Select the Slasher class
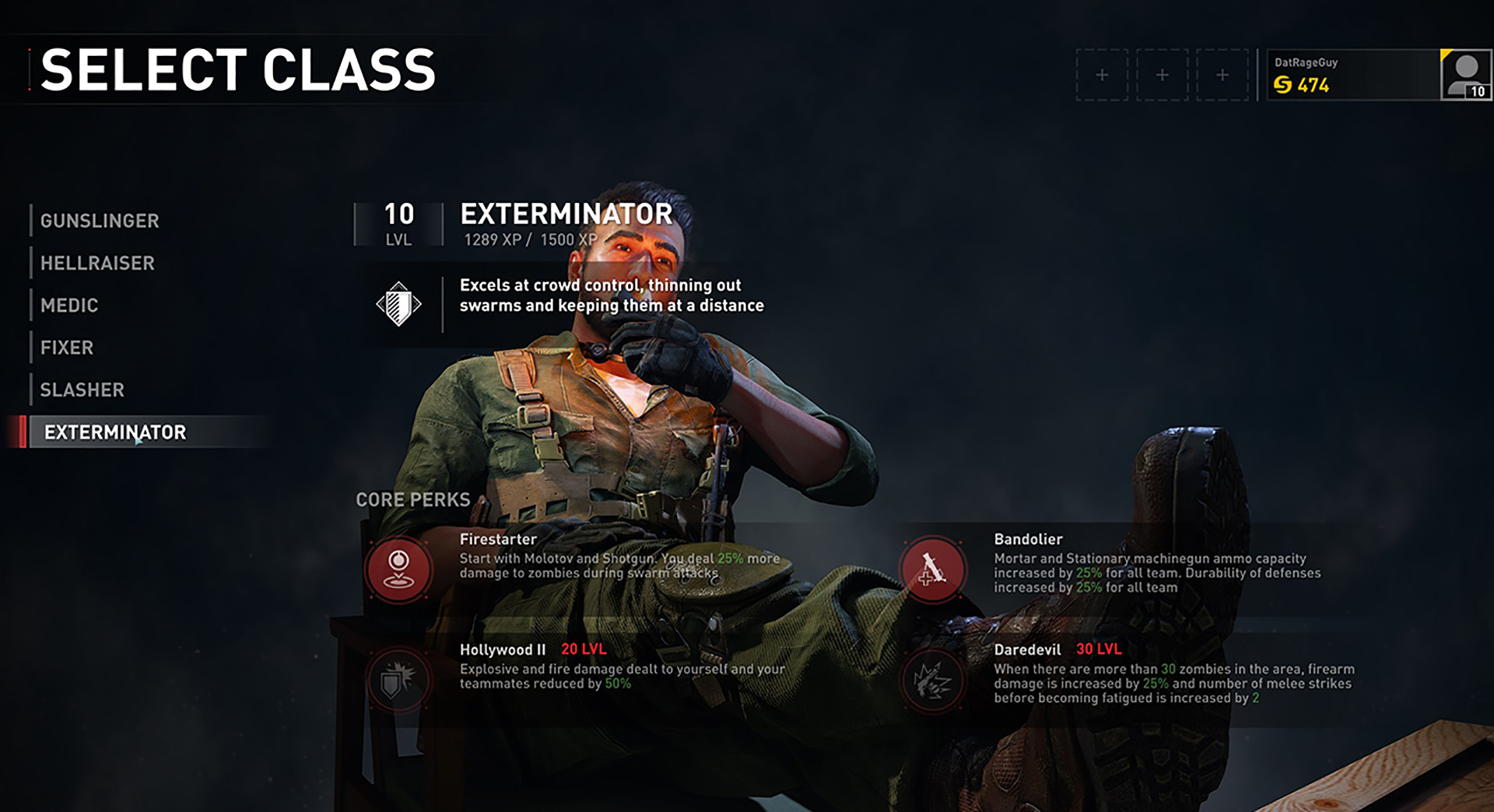 (x=82, y=390)
